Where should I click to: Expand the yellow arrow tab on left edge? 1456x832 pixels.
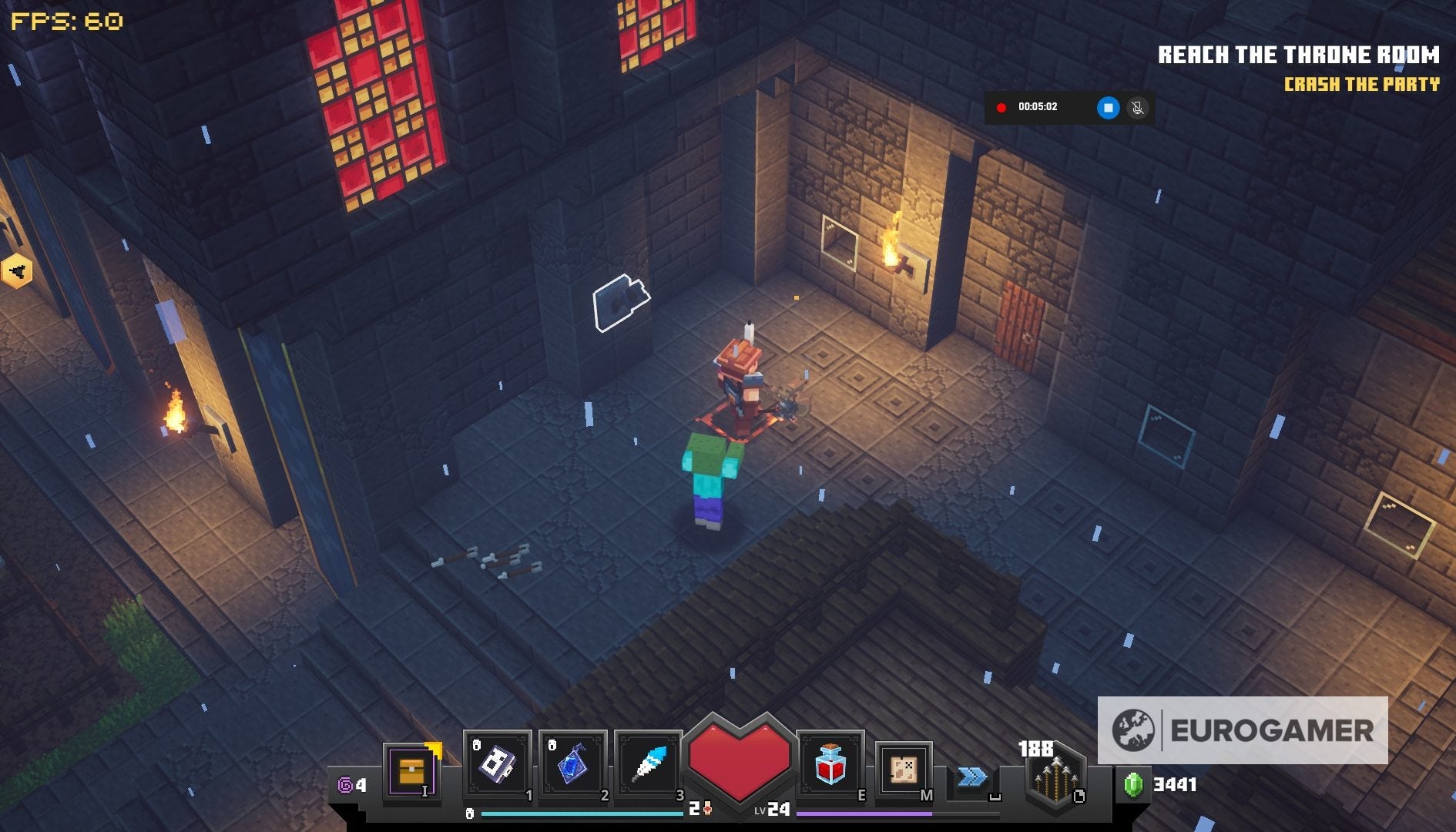(17, 271)
